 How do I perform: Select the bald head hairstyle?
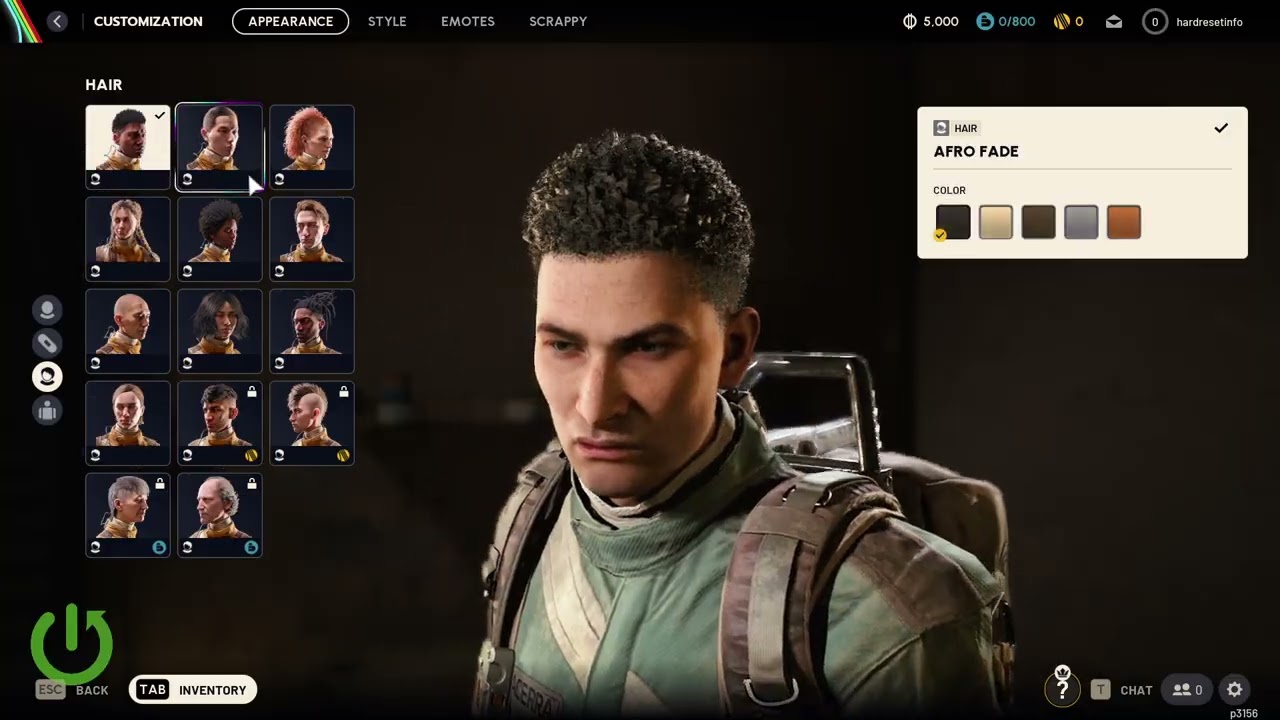tap(128, 331)
